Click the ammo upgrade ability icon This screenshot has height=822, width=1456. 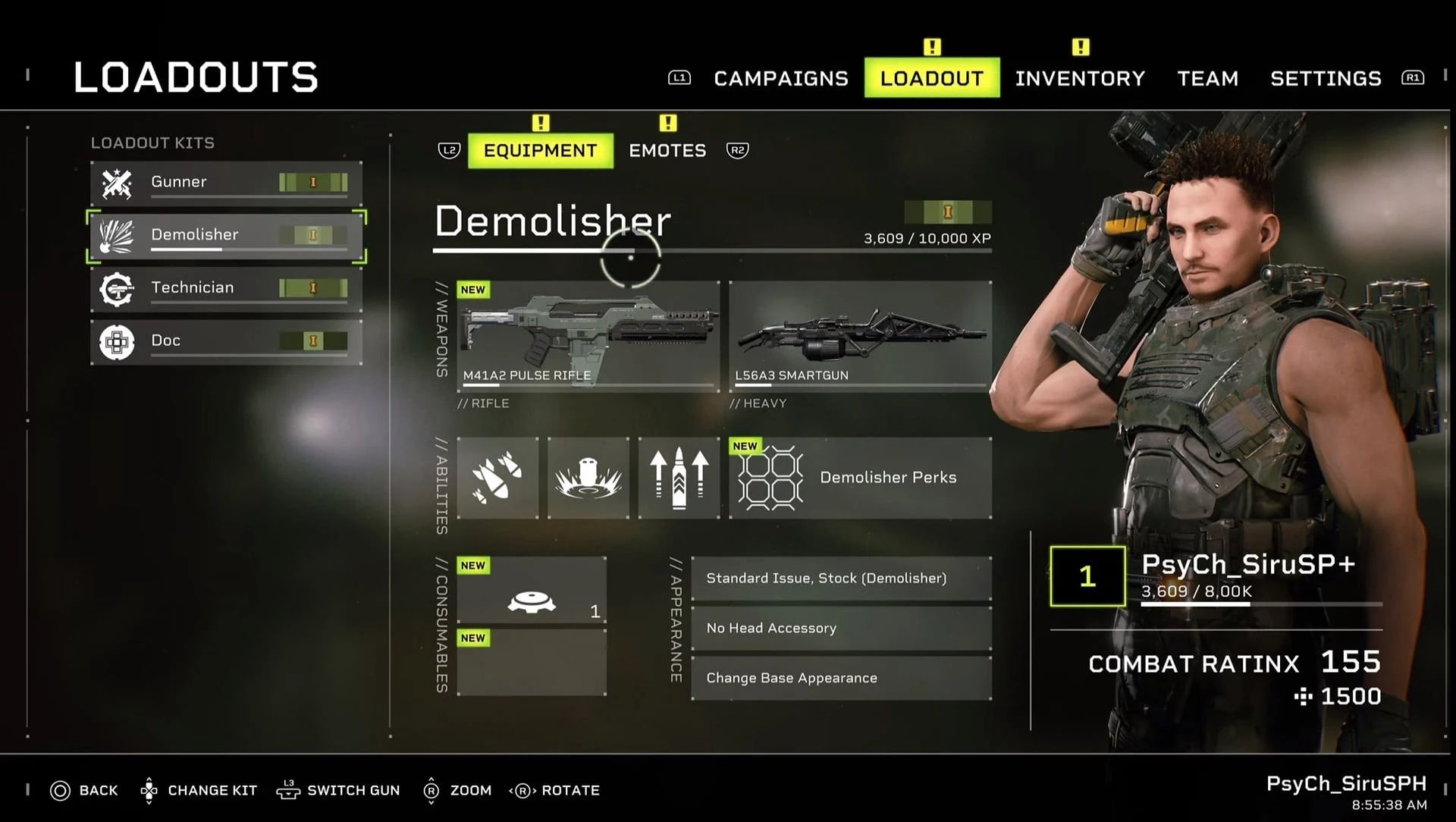[x=678, y=477]
